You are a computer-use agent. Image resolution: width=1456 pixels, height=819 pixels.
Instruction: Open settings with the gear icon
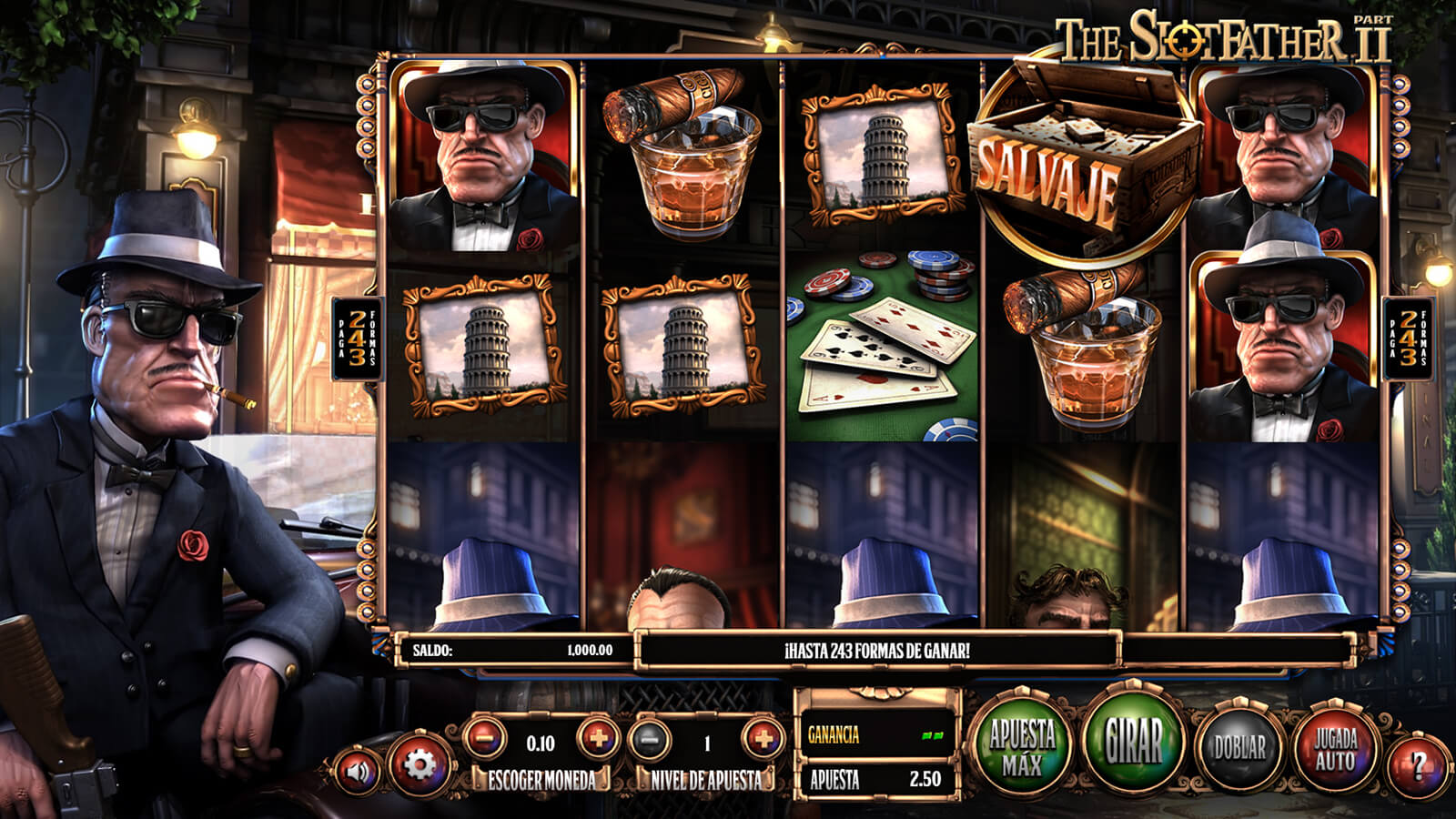coord(419,764)
